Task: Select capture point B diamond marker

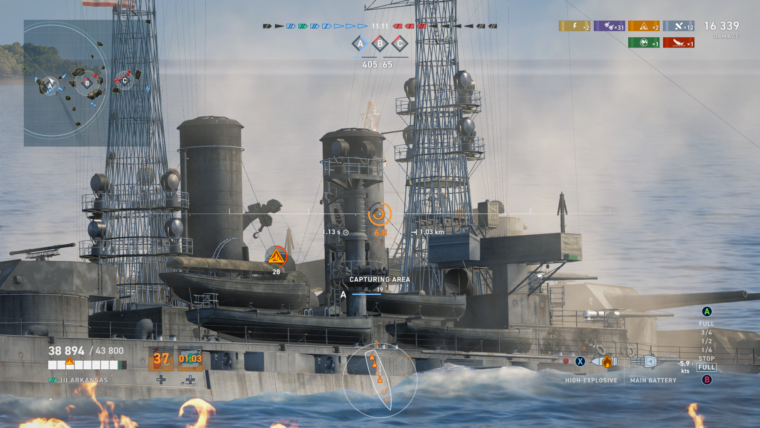Action: click(379, 43)
